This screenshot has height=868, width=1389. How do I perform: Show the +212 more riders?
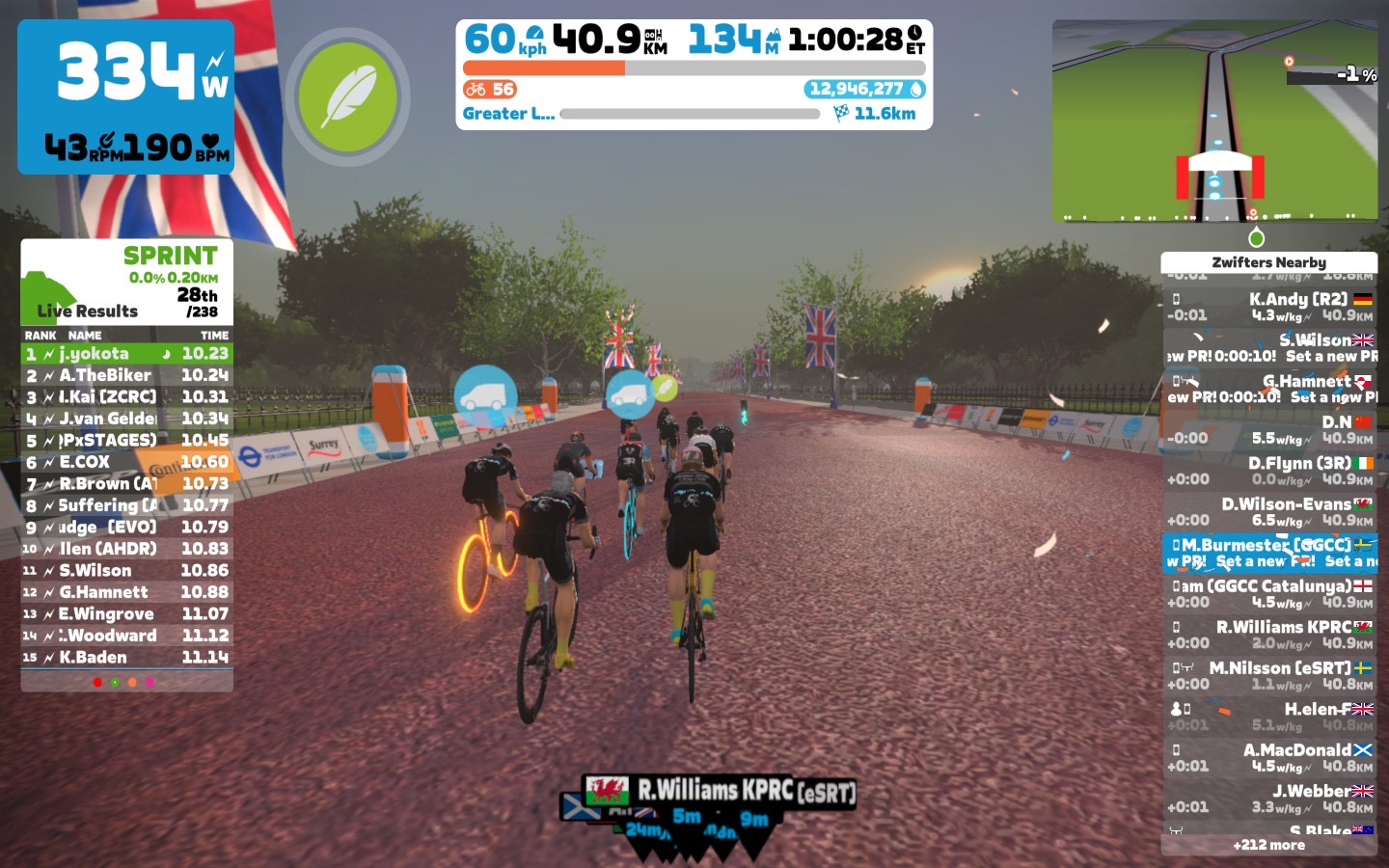[1268, 845]
